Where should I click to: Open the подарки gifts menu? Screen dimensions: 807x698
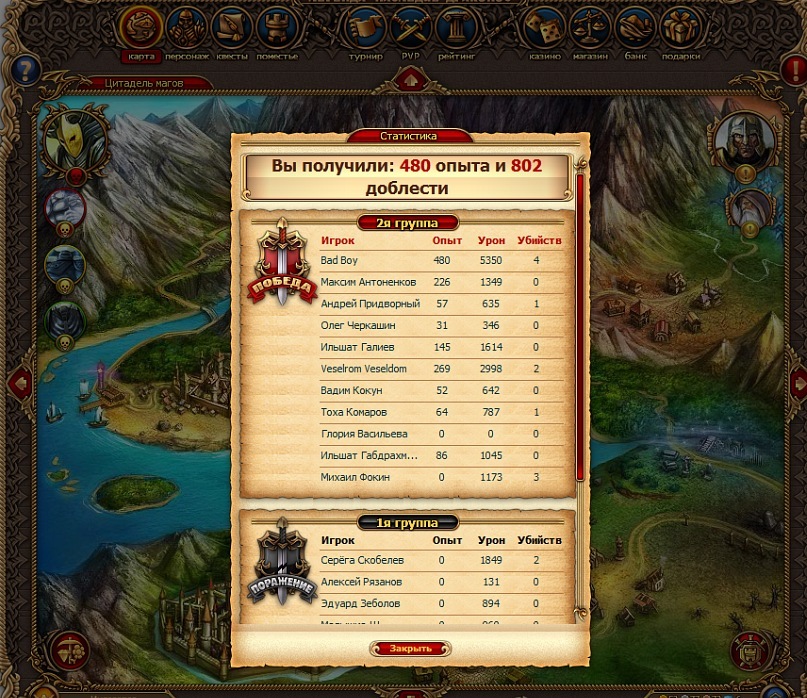[680, 30]
